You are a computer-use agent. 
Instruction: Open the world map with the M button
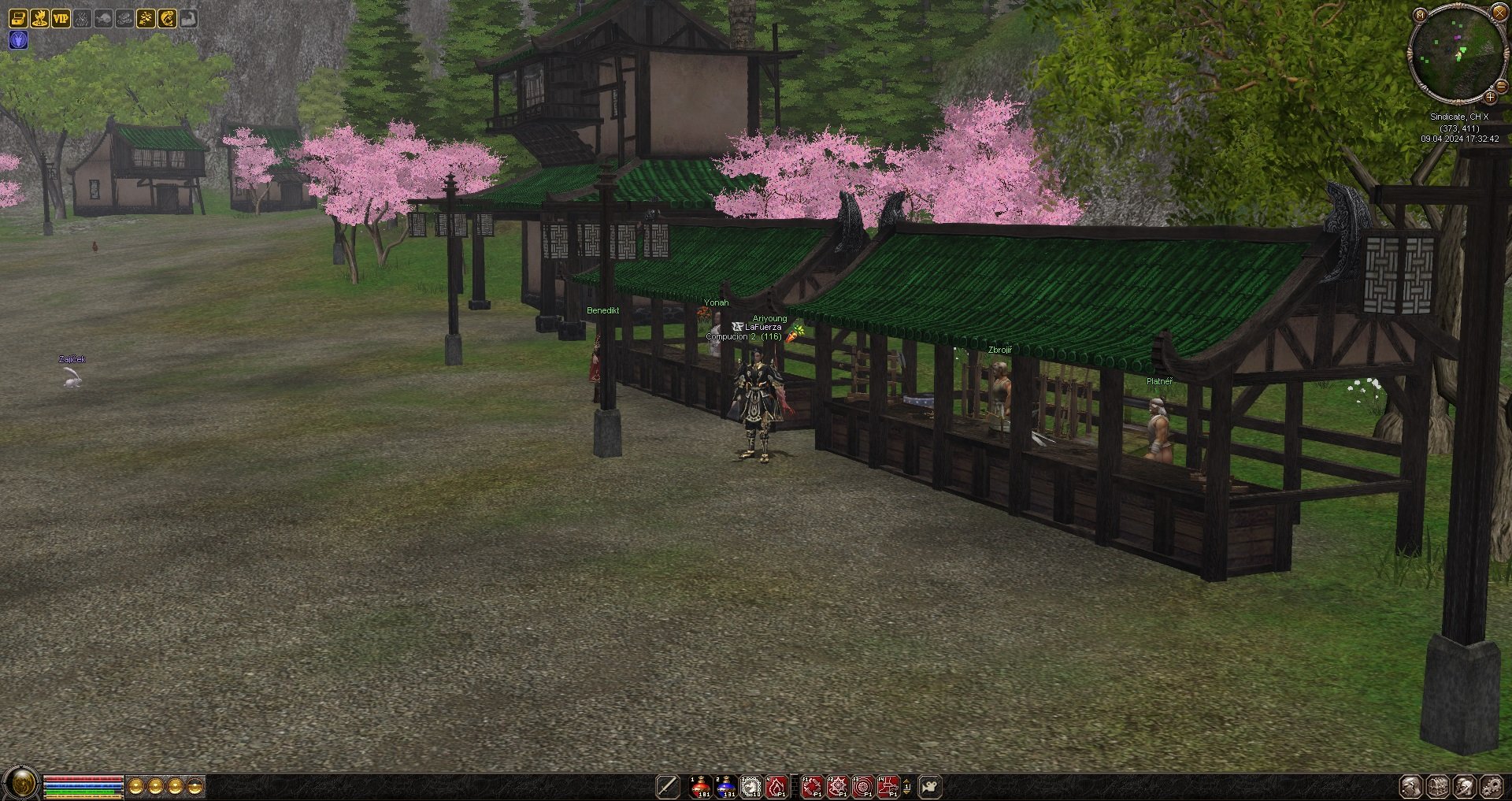[1420, 14]
